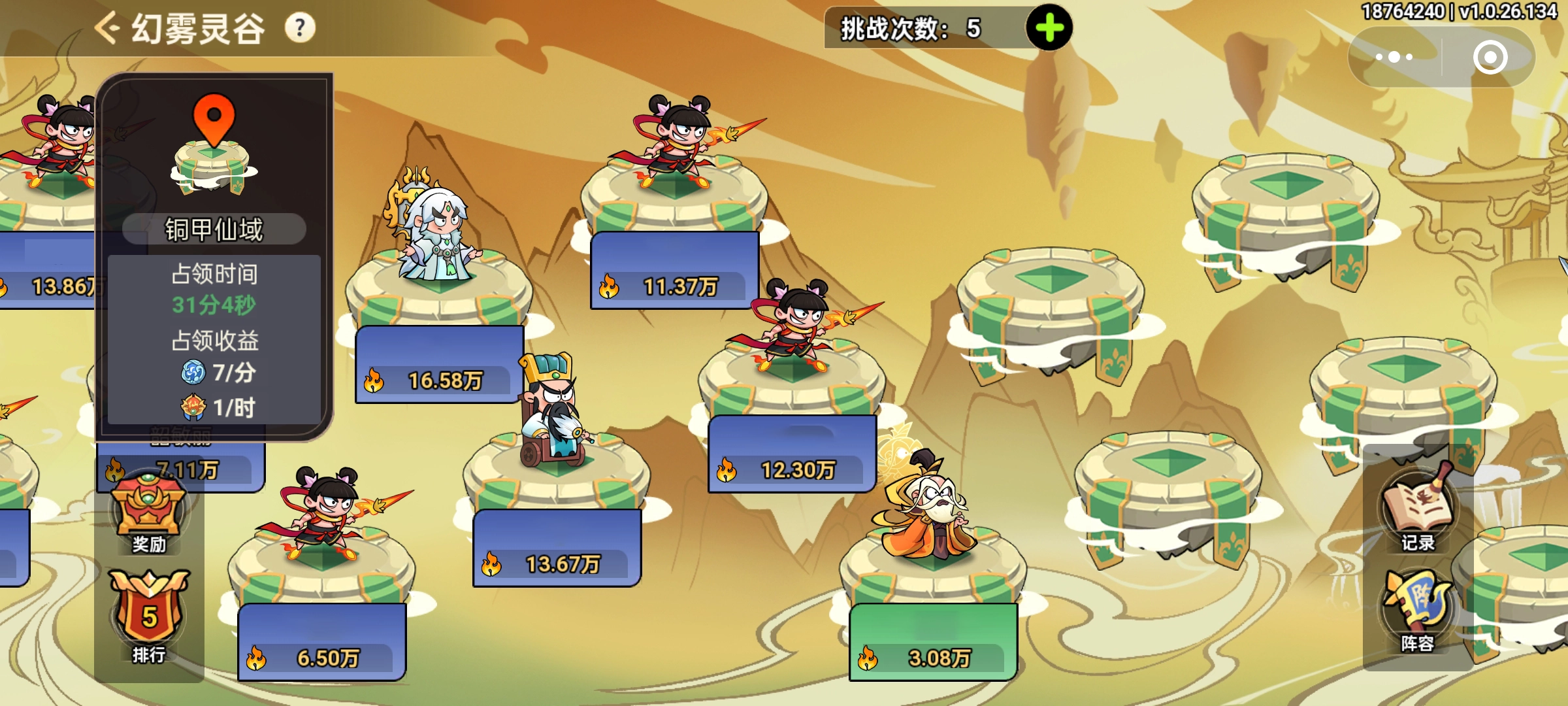Select the platform with 11.37万 power
The image size is (1568, 706).
click(674, 196)
